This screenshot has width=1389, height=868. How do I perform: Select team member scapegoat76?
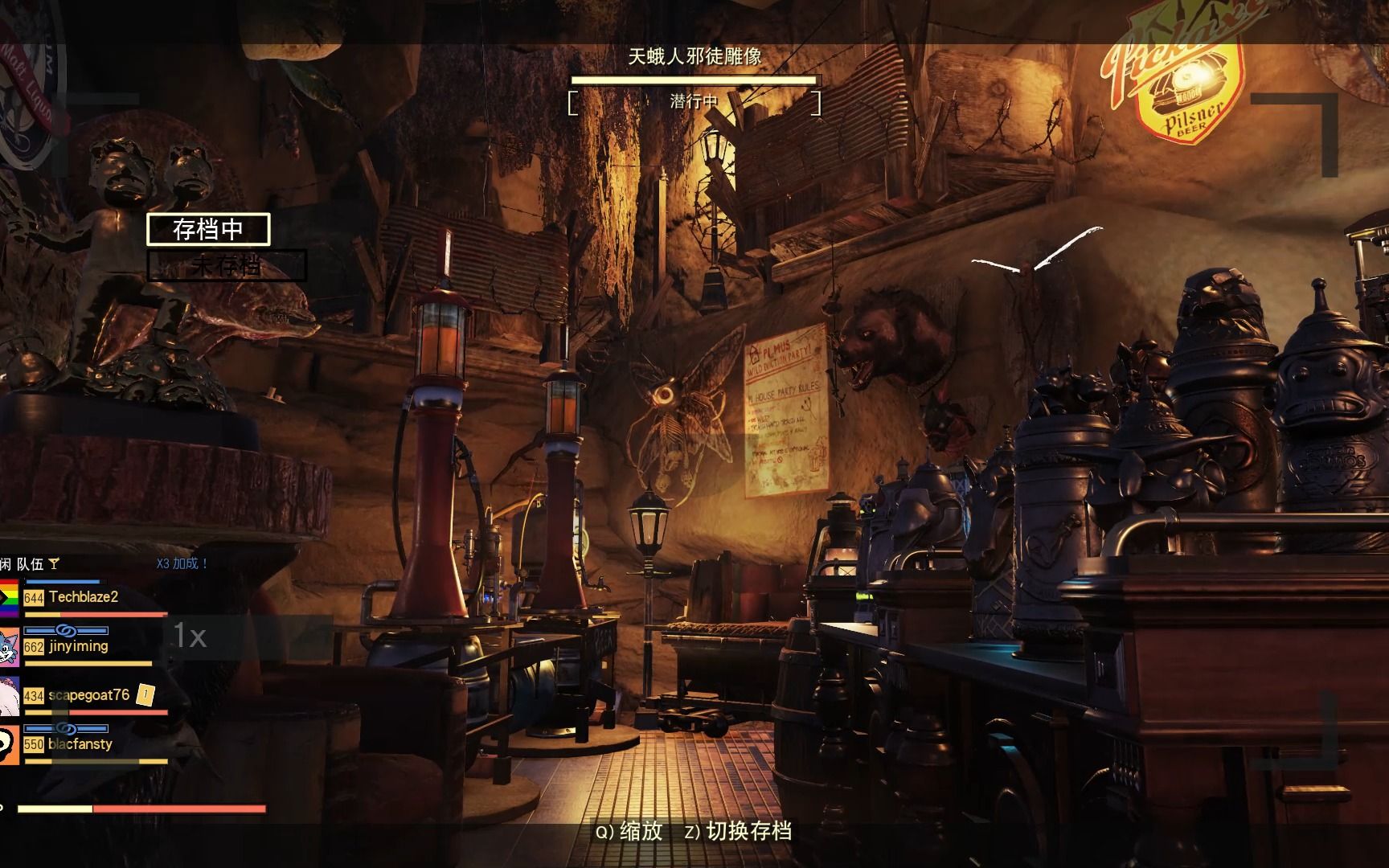pyautogui.click(x=88, y=695)
